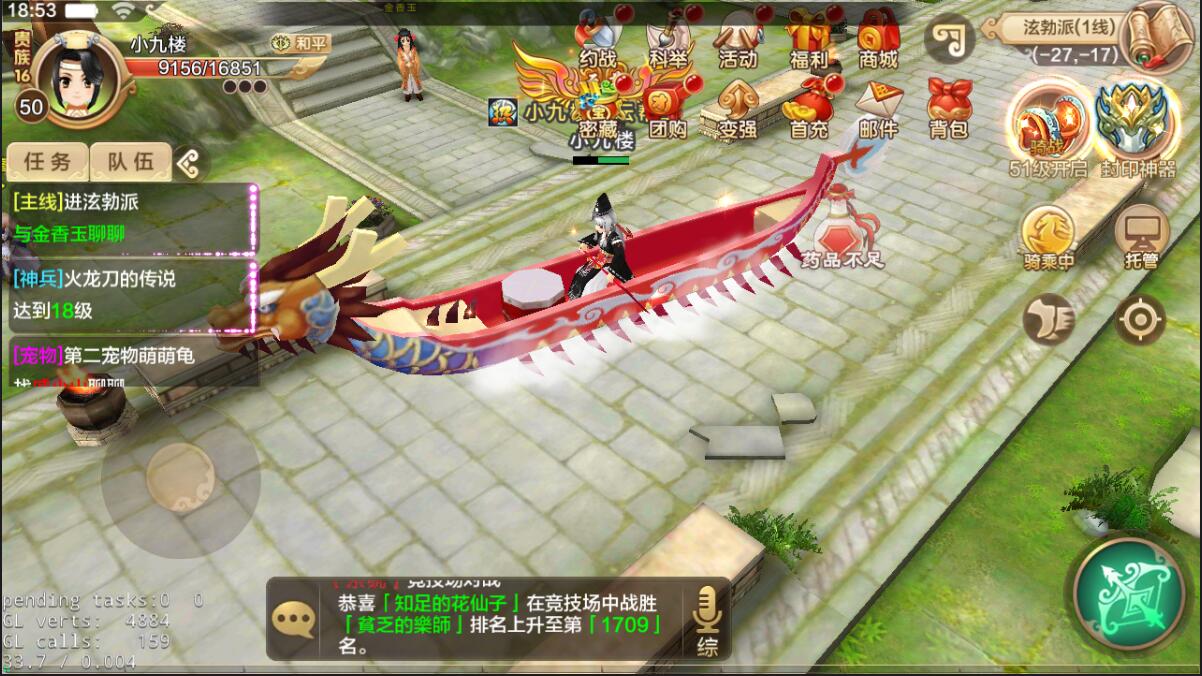Open the 变强 power-up menu

click(x=738, y=108)
